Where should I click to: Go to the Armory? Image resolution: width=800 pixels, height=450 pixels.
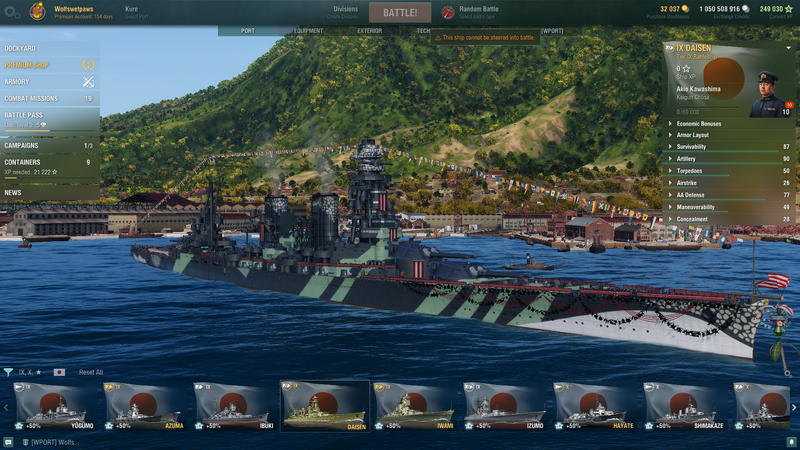pyautogui.click(x=18, y=82)
